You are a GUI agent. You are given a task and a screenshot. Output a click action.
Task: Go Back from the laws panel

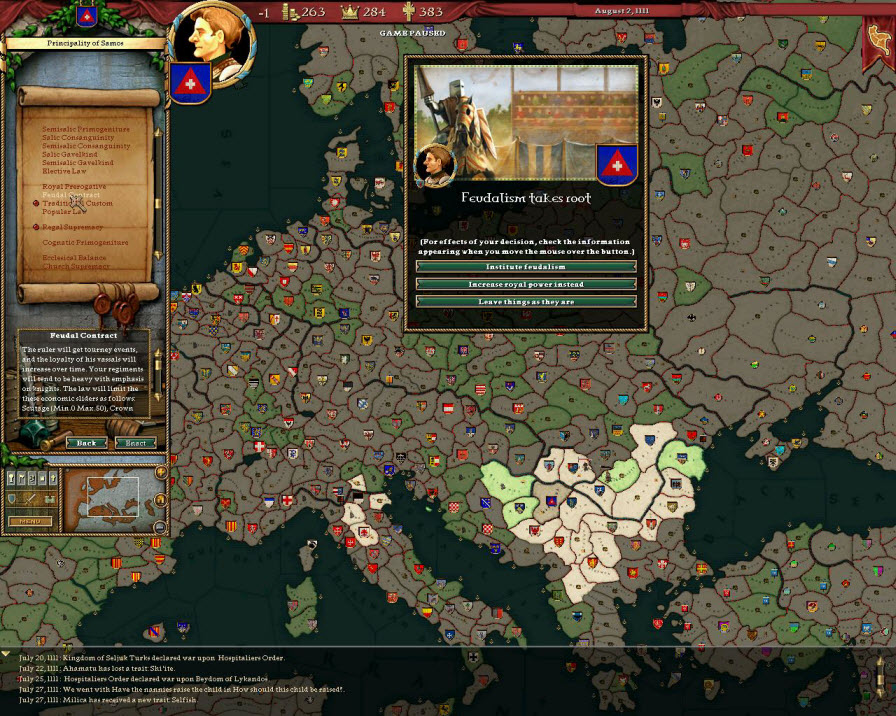pos(87,443)
